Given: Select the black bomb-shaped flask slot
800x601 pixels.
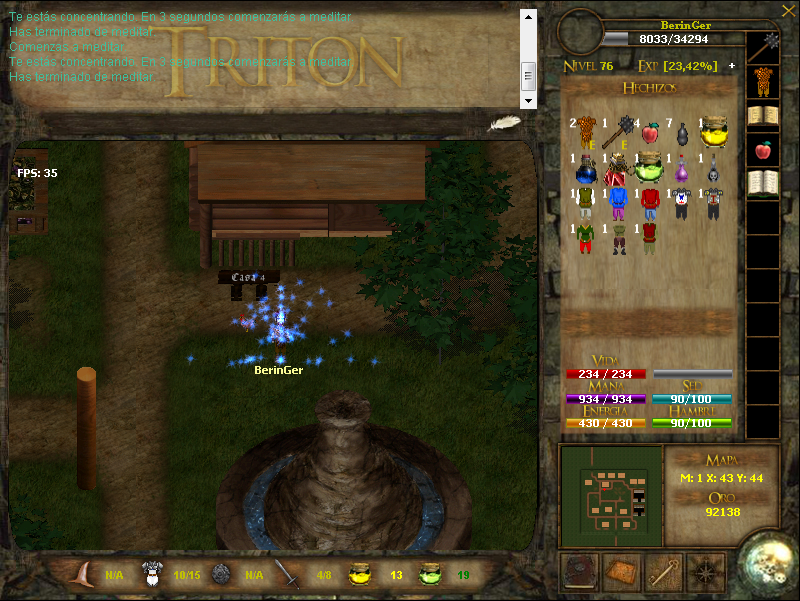Looking at the screenshot, I should [682, 132].
